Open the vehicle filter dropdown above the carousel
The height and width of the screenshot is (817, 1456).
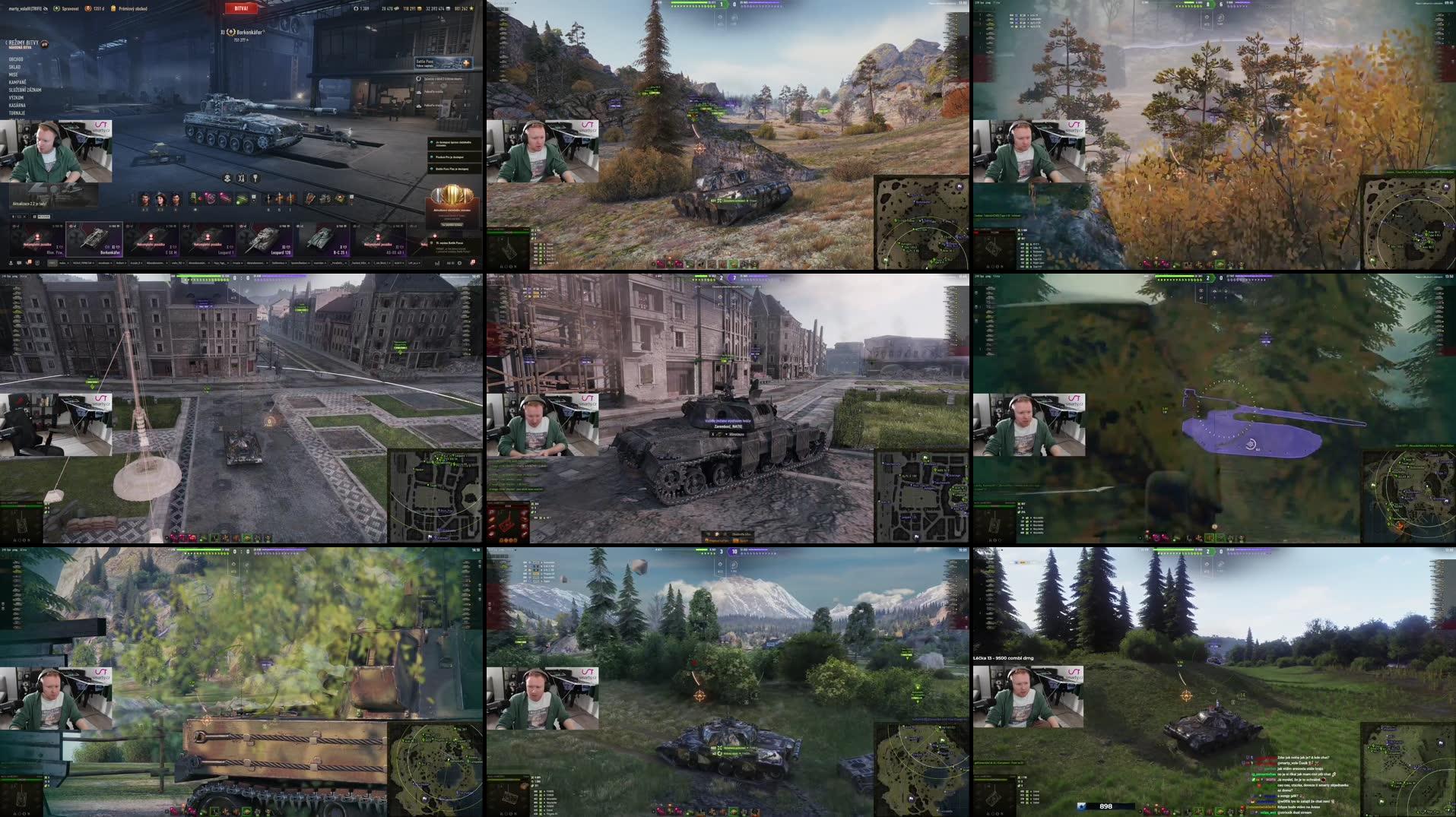click(44, 217)
